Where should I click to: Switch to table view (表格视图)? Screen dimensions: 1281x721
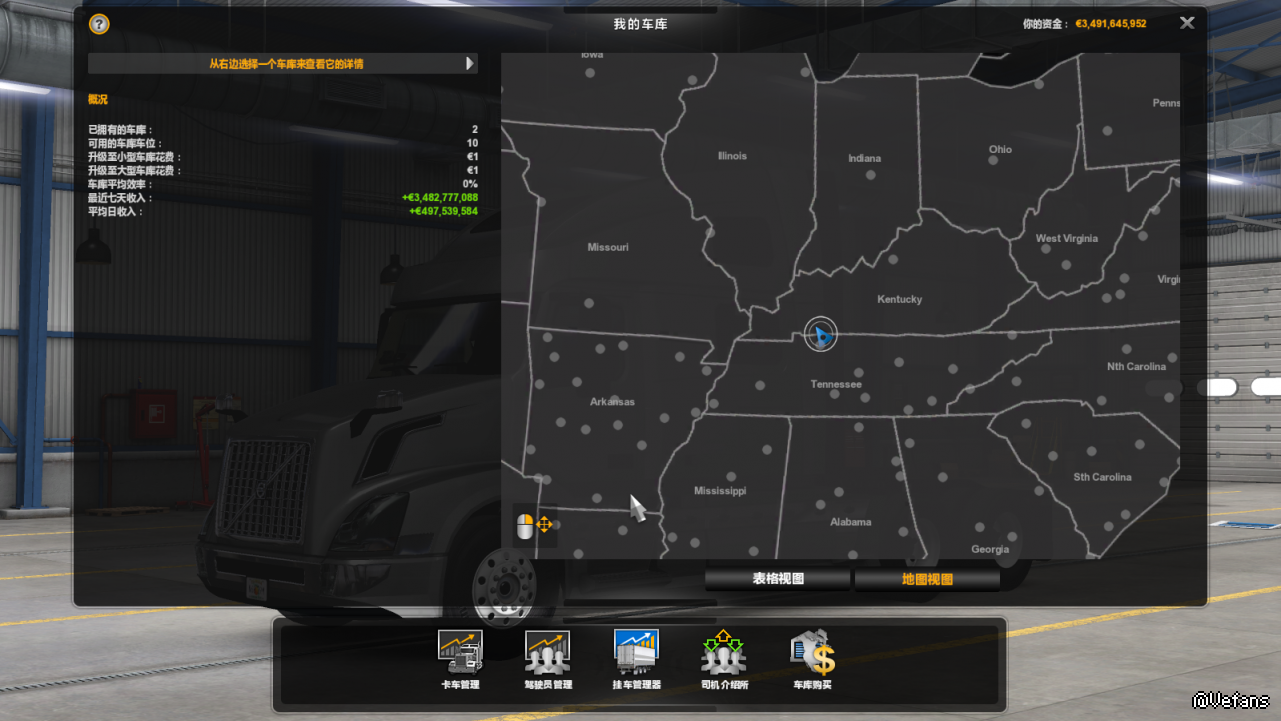tap(778, 579)
